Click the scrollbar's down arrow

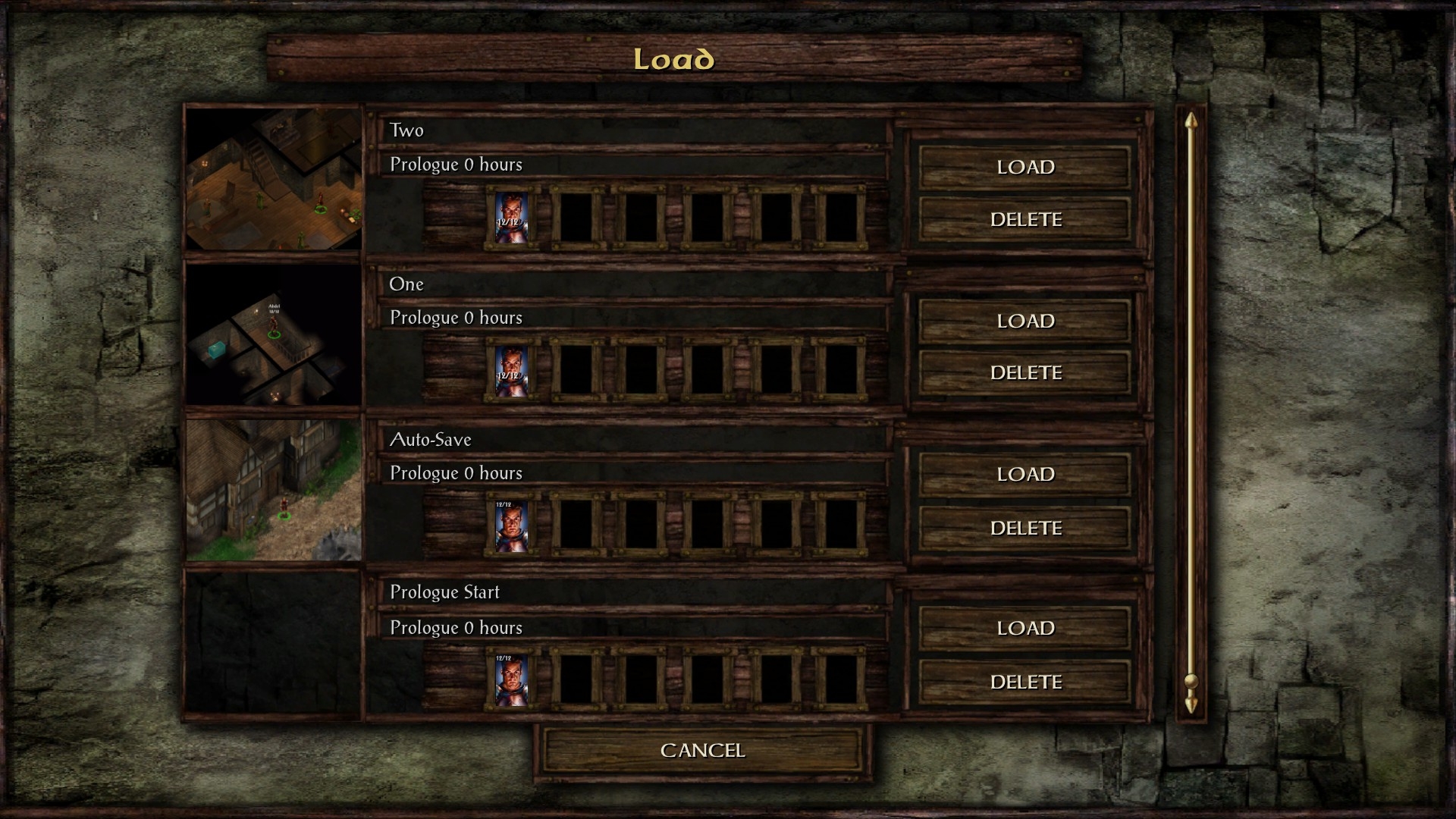click(x=1191, y=704)
